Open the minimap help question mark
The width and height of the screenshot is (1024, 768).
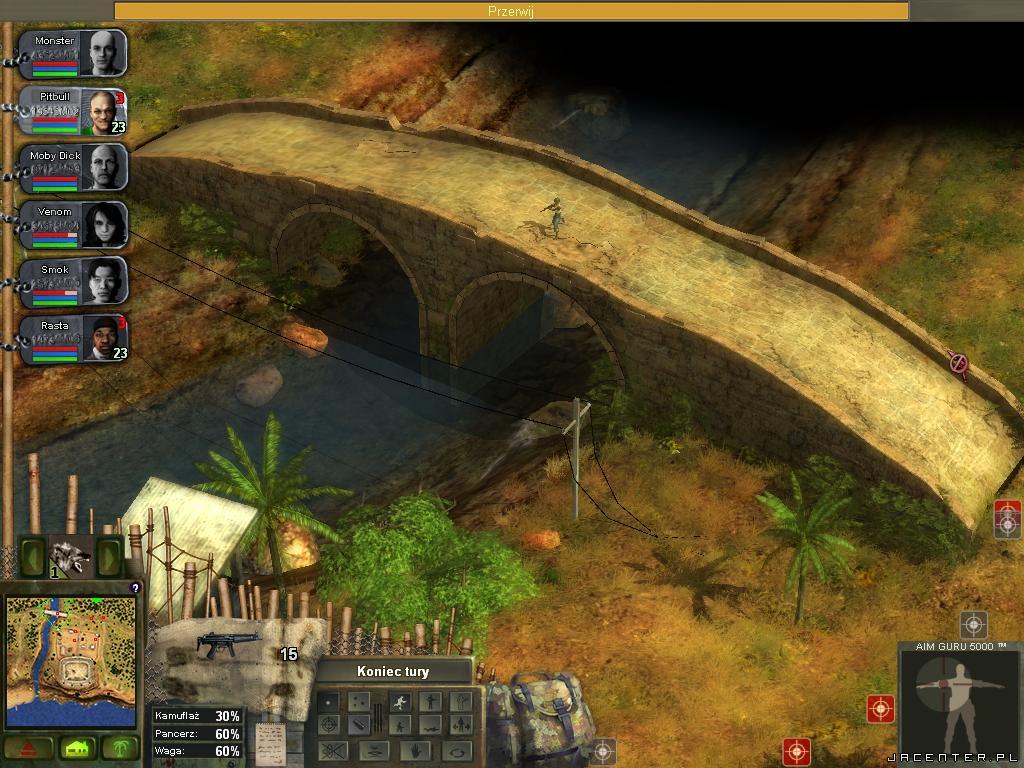[x=135, y=588]
